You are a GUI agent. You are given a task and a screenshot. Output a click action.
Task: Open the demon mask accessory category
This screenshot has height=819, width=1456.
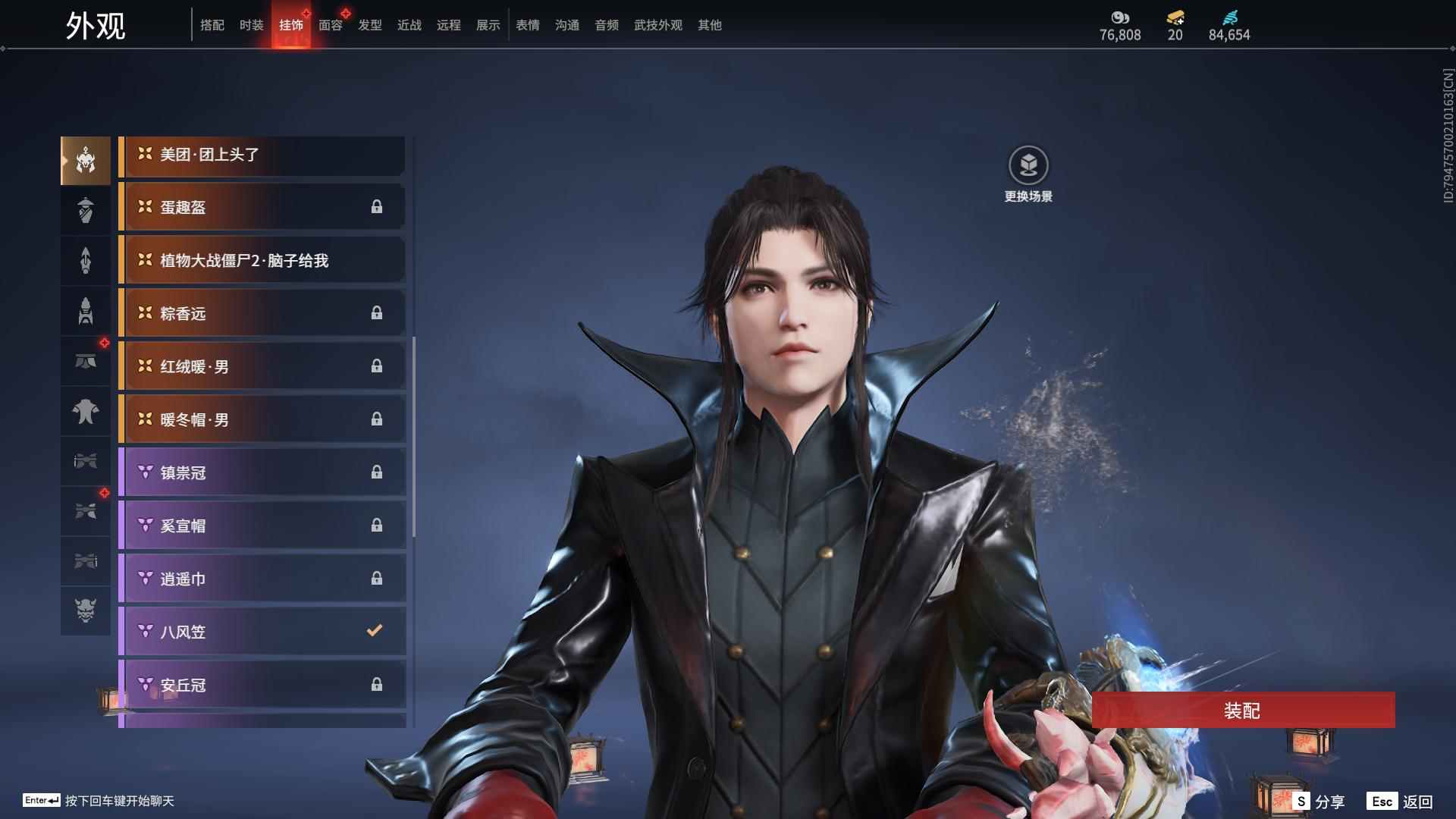86,610
